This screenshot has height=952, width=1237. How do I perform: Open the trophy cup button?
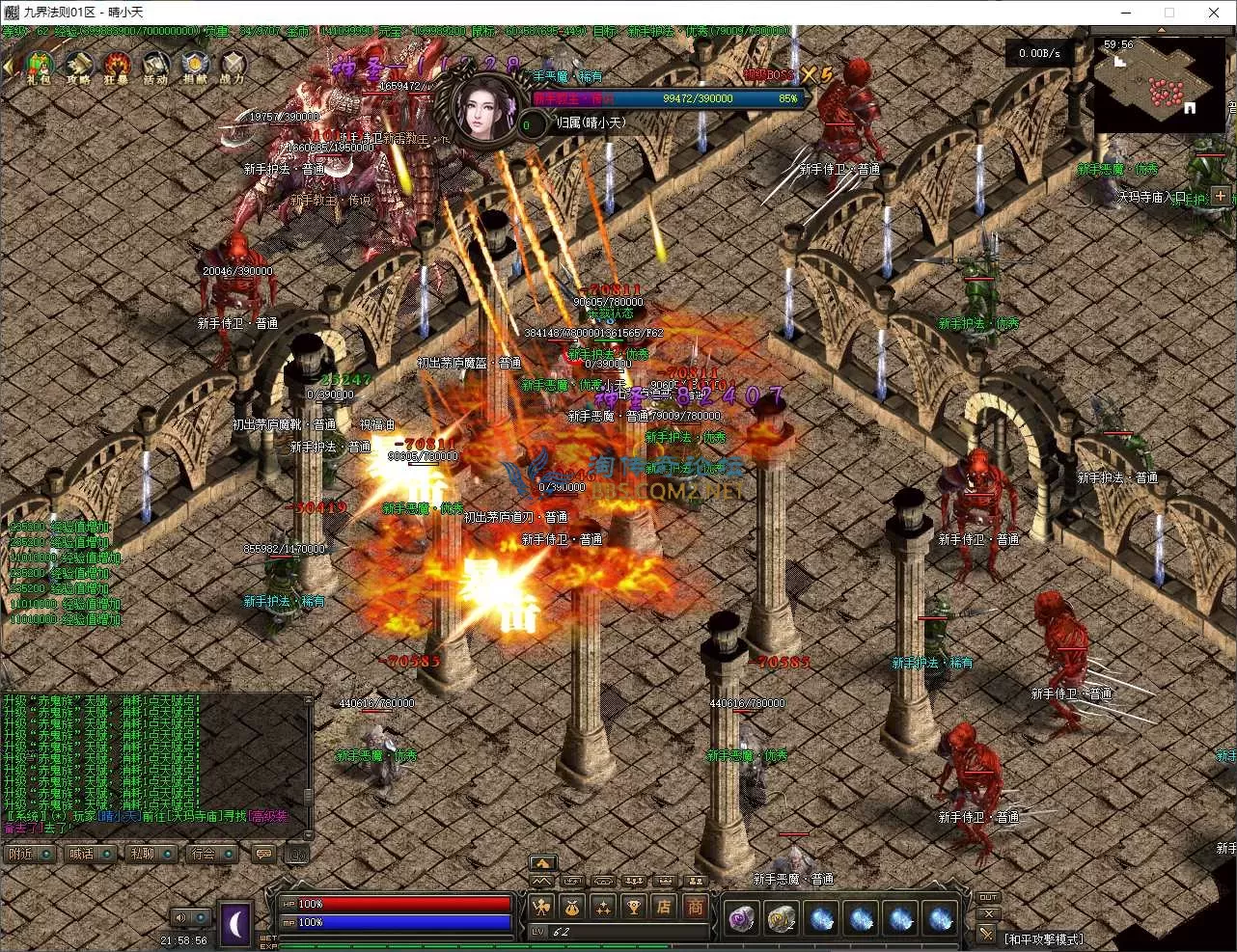pos(633,907)
